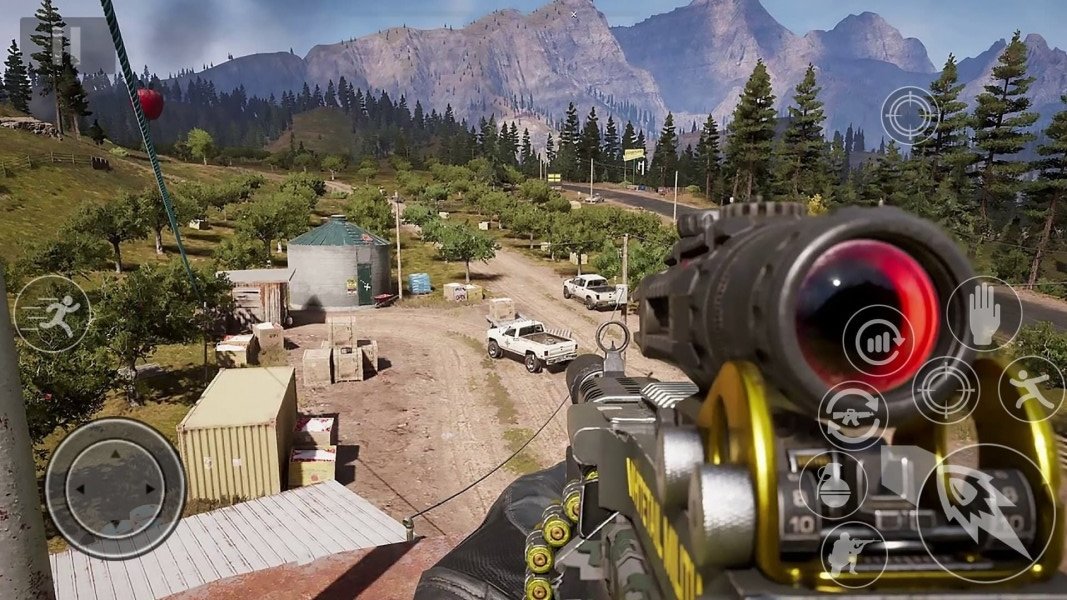The height and width of the screenshot is (600, 1067).
Task: Reload using the bars with circular arrow icon
Action: coord(878,340)
